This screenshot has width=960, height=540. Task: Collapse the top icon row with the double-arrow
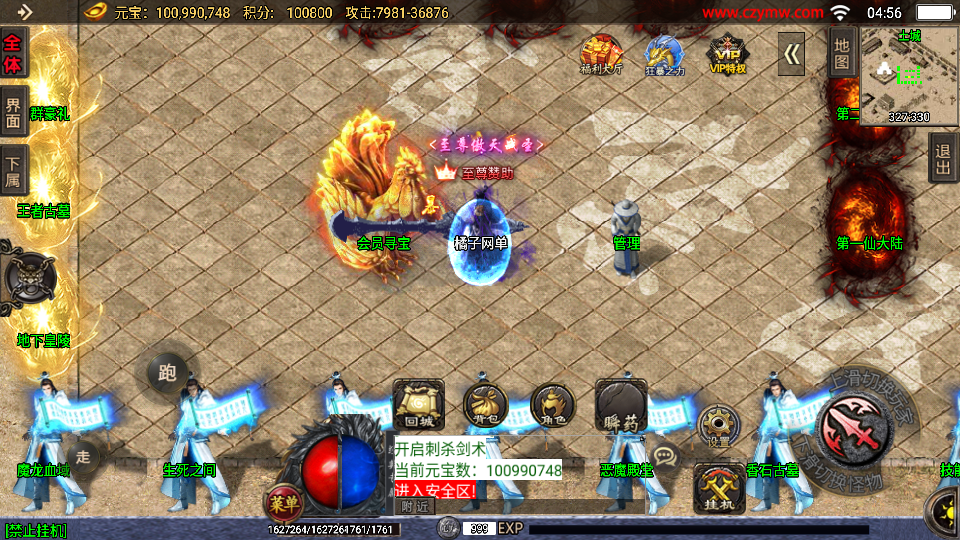tap(792, 54)
